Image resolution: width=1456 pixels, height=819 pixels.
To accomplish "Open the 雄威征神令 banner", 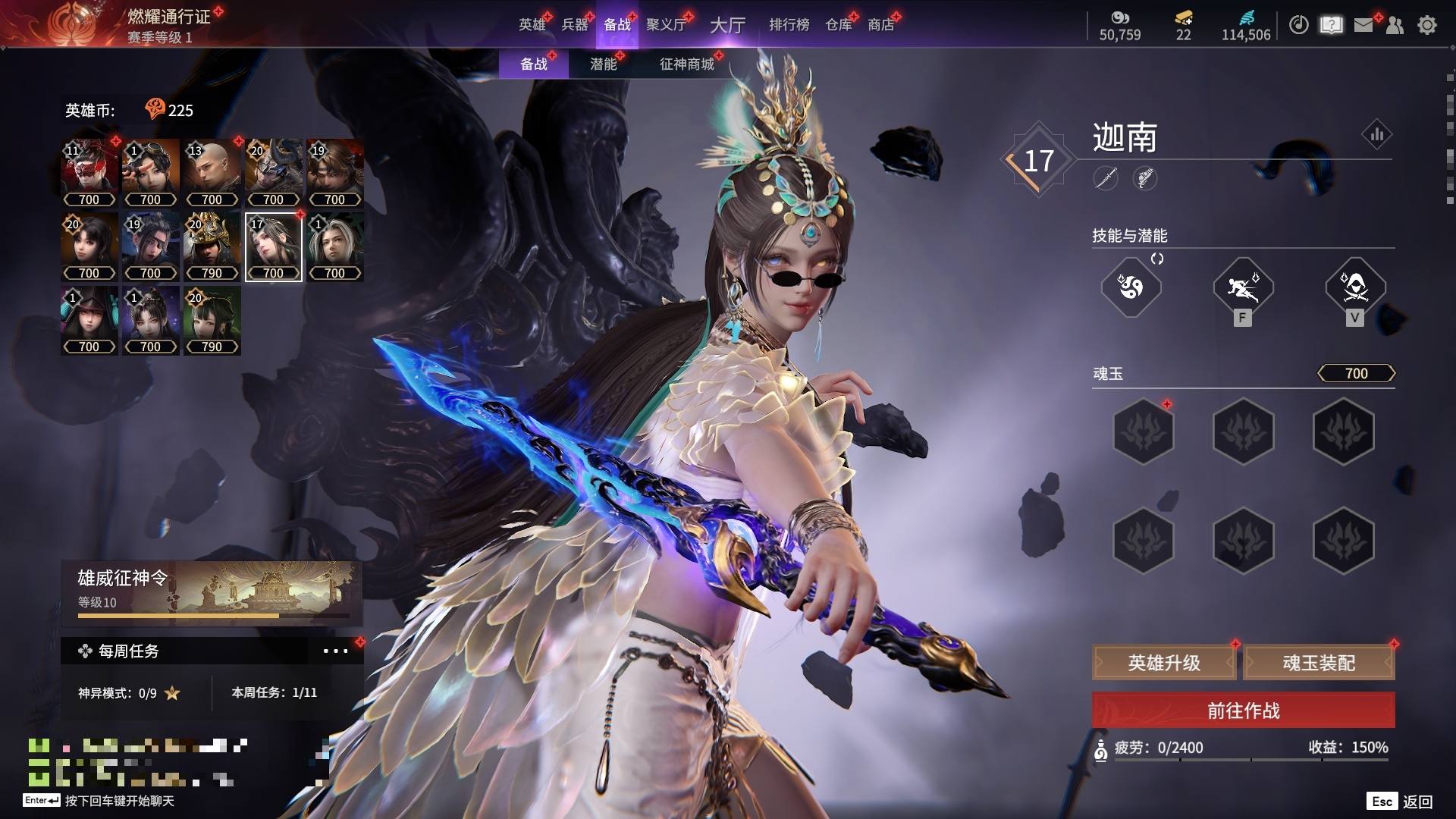I will point(212,593).
